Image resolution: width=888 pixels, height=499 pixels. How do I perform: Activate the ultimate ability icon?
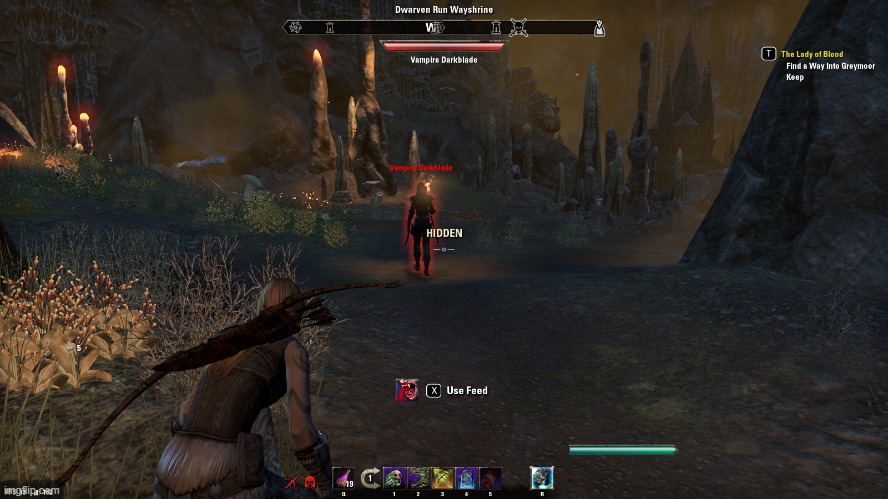pos(542,478)
